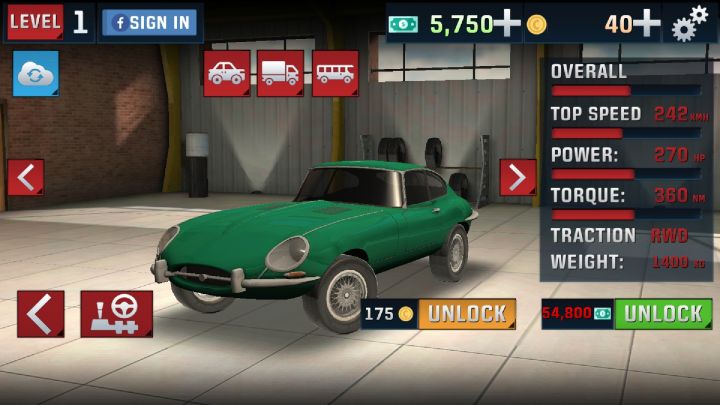Viewport: 720px width, 405px height.
Task: Choose the bus vehicle category
Action: pyautogui.click(x=335, y=73)
